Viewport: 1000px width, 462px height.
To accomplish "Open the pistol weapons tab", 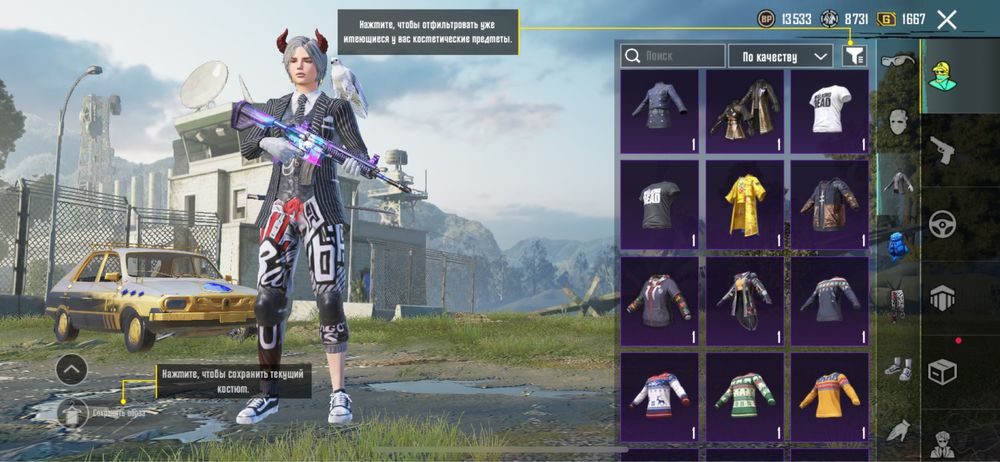I will click(942, 150).
